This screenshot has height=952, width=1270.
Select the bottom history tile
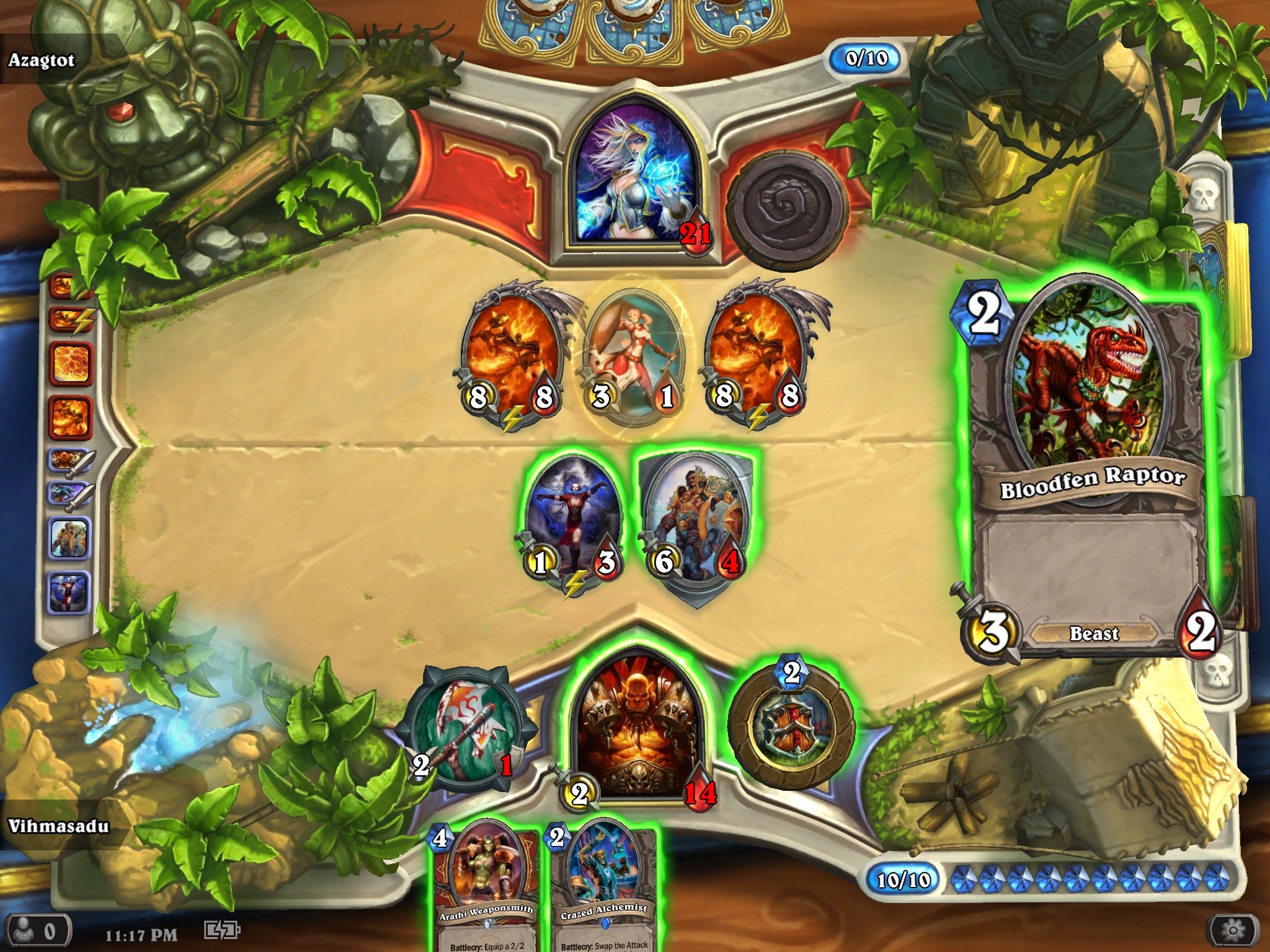pos(69,591)
